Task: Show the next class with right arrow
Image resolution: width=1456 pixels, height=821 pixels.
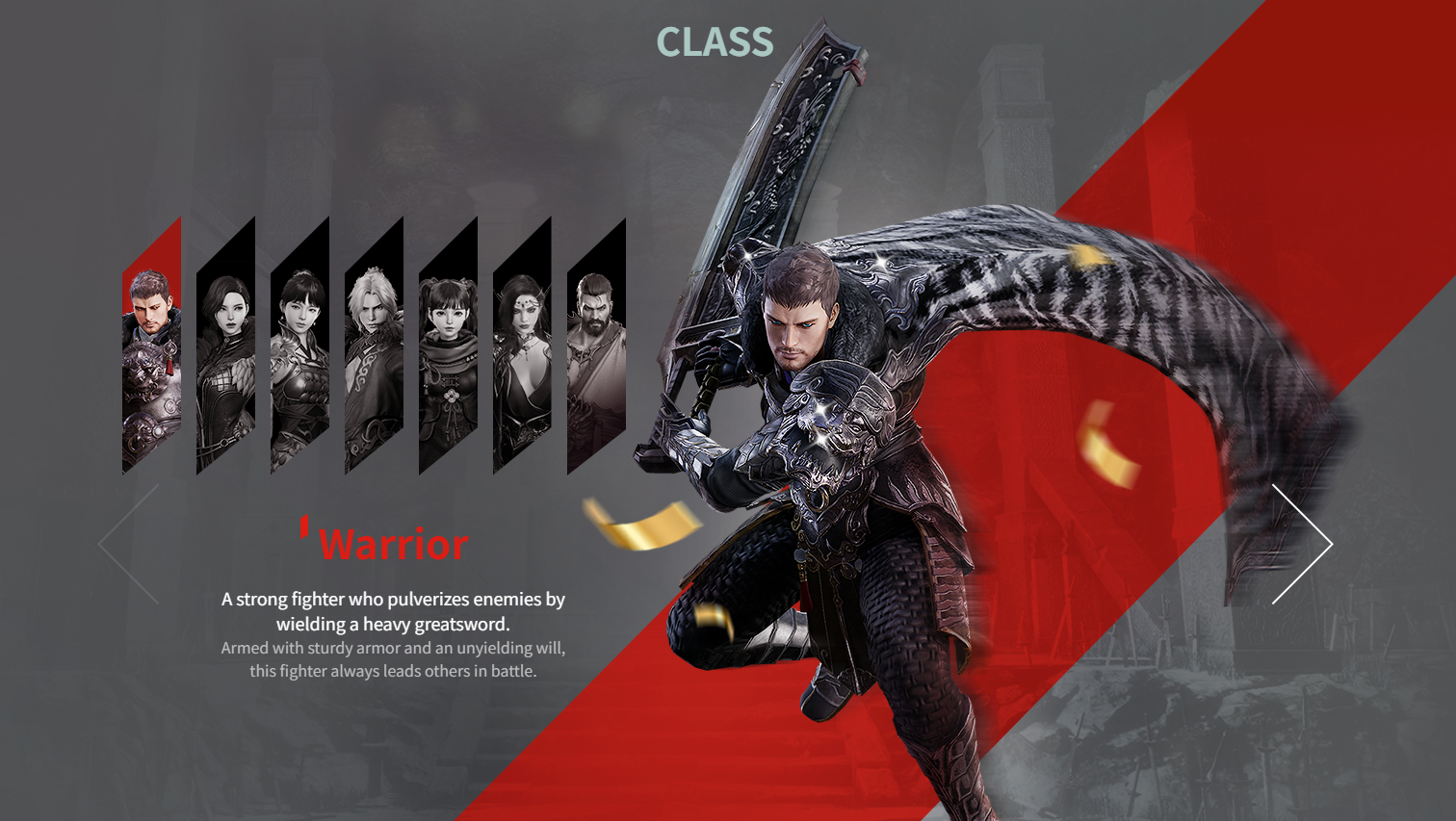Action: (1304, 544)
